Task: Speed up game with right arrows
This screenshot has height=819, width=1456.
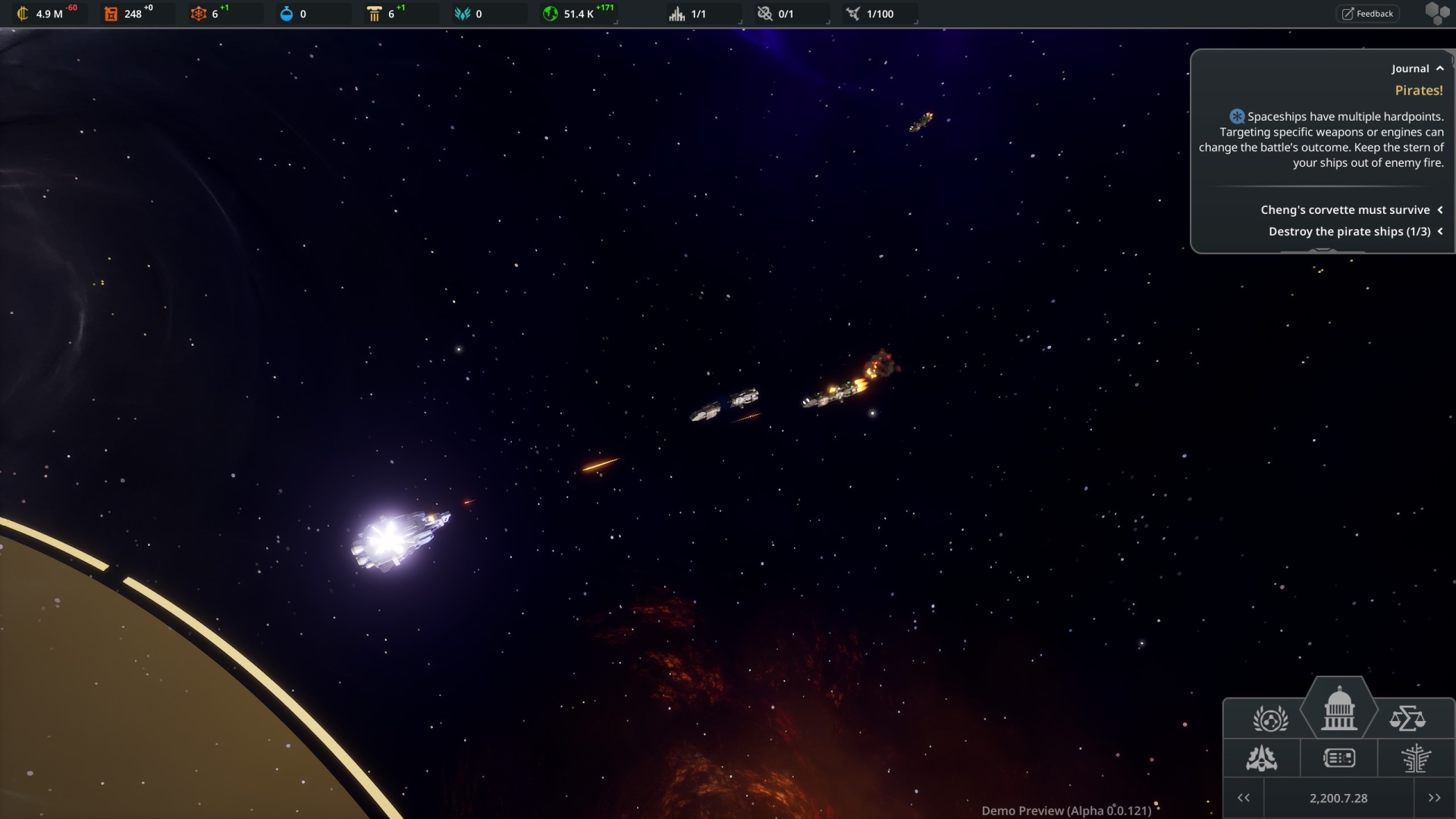Action: pyautogui.click(x=1434, y=798)
